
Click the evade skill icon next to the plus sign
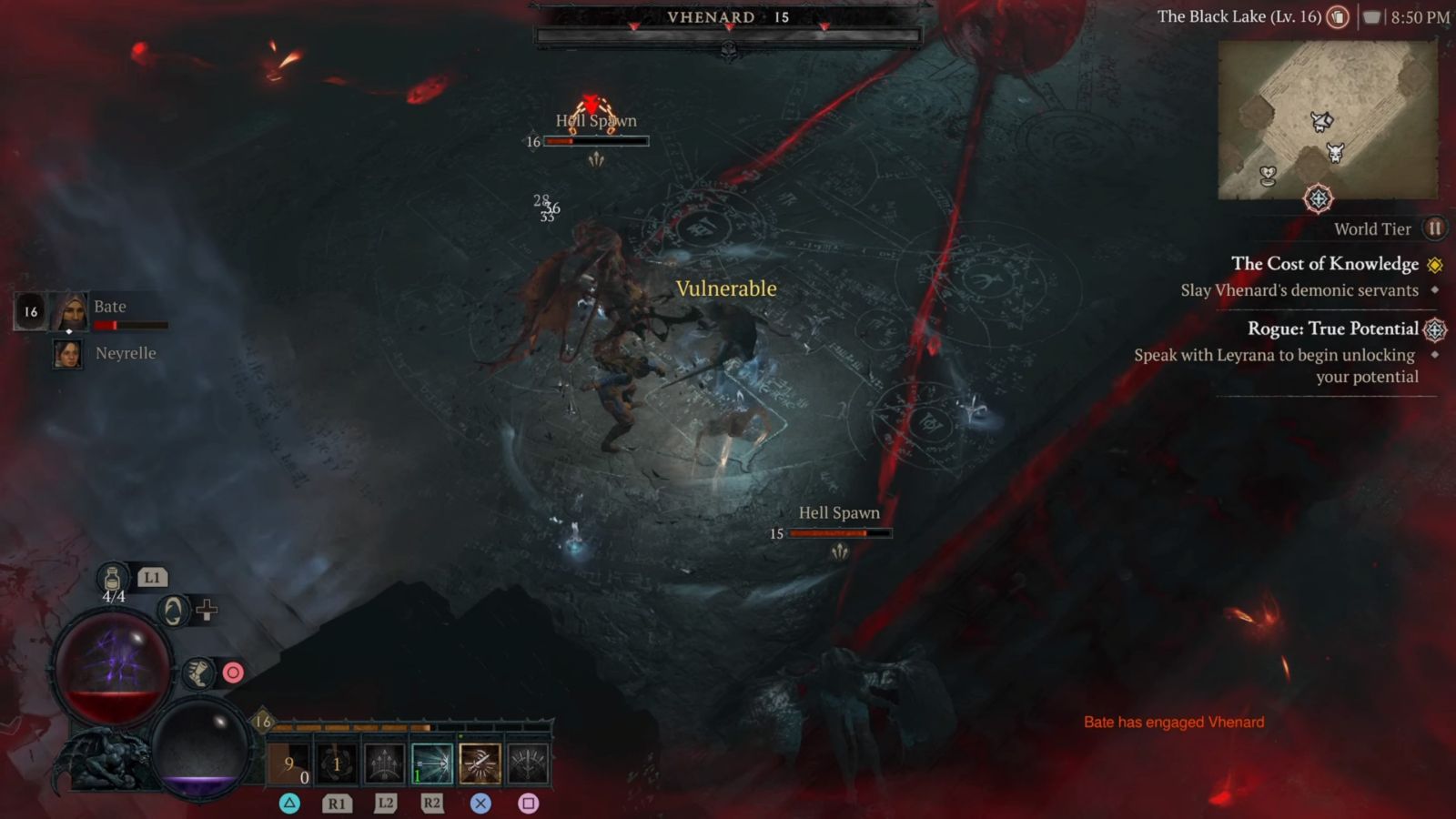173,610
